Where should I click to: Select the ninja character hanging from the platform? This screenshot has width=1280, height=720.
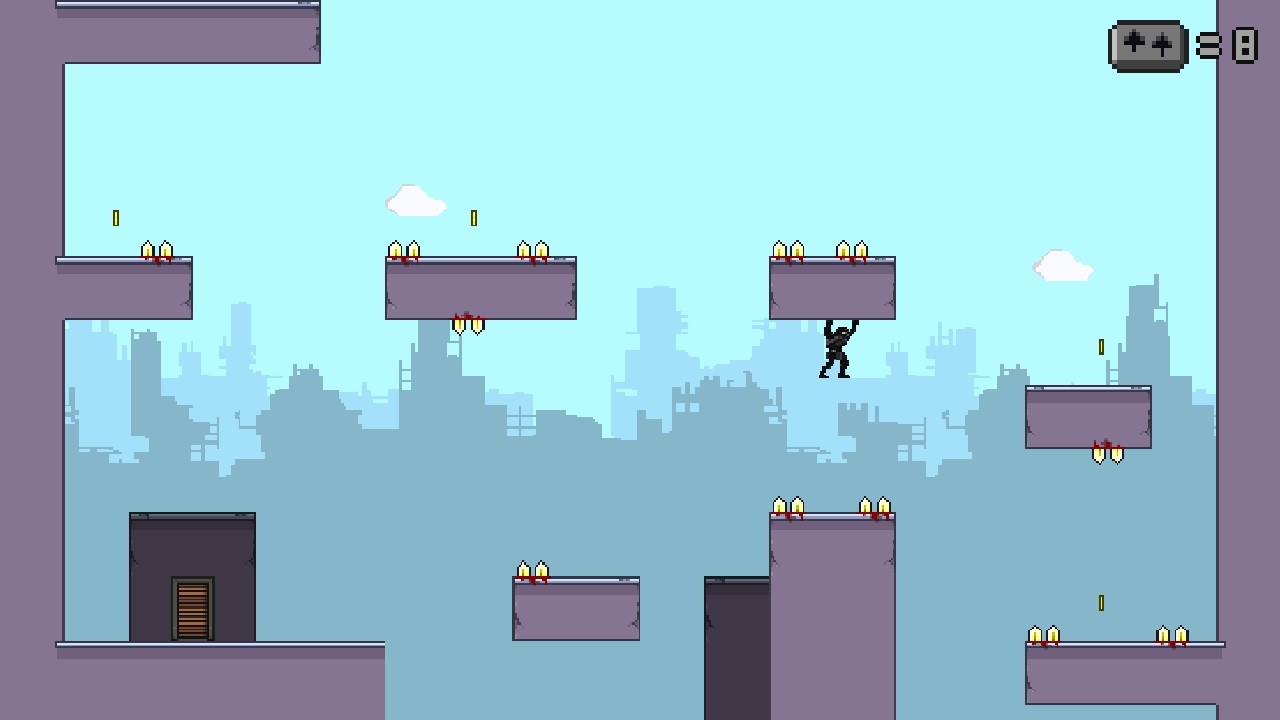(x=836, y=345)
